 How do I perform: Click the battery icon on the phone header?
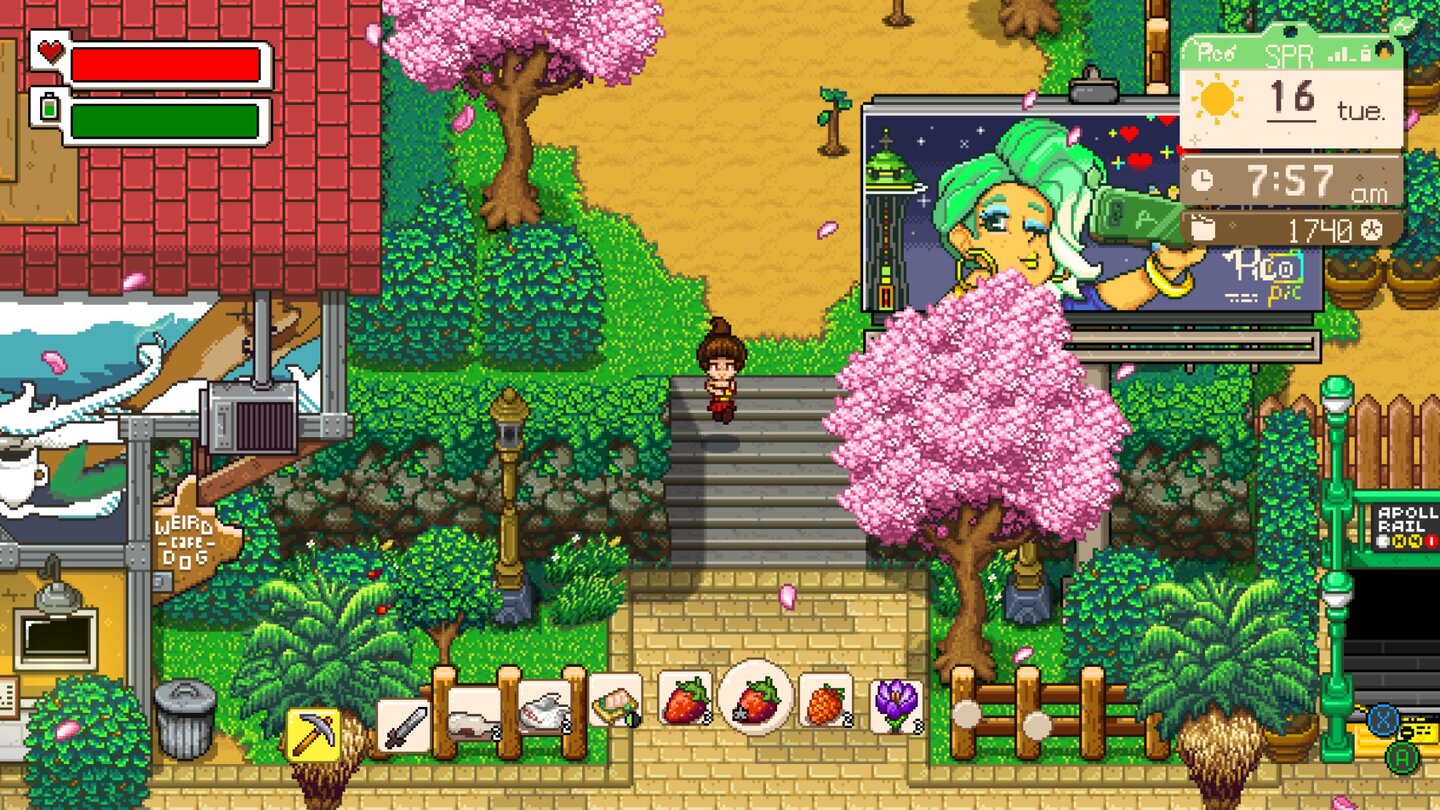(x=1364, y=52)
